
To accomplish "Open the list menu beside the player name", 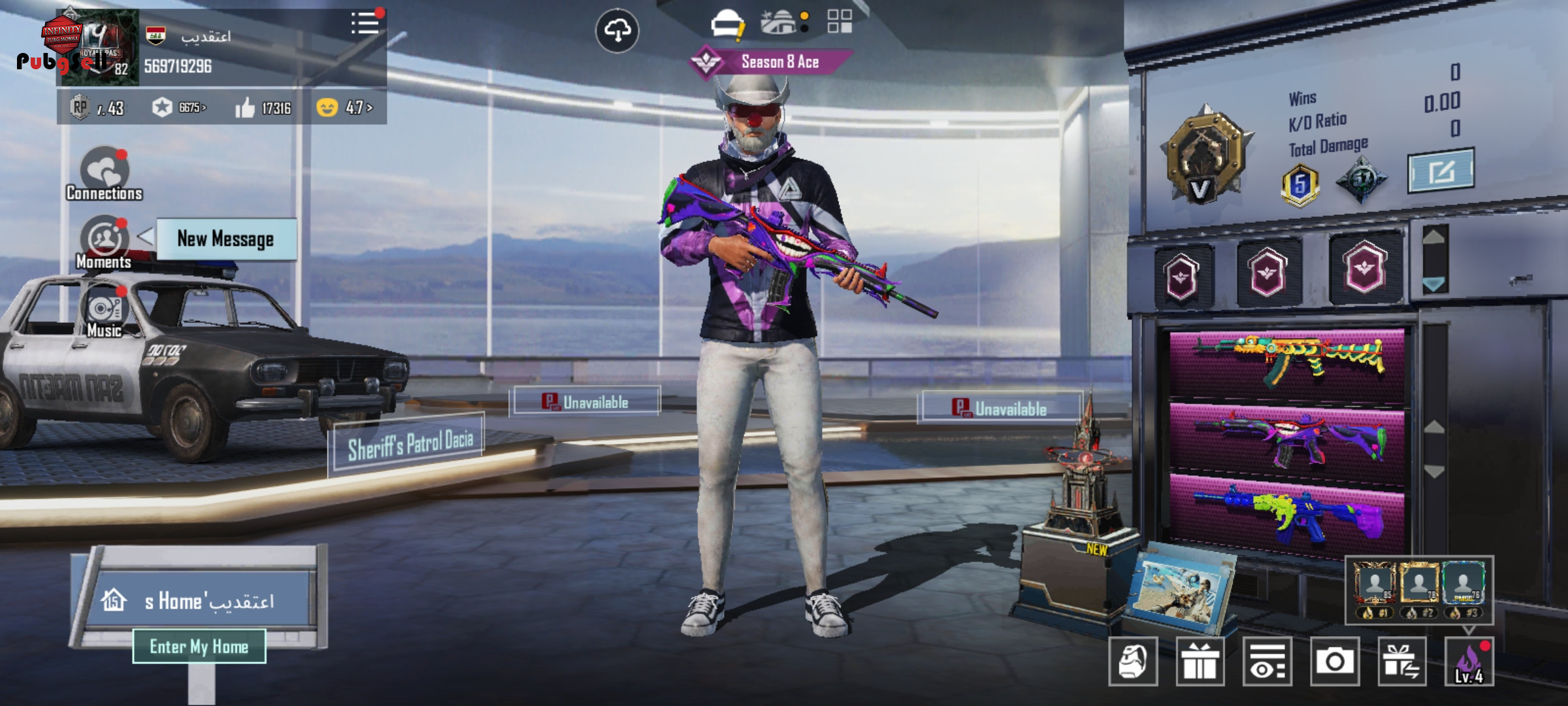I will 365,24.
